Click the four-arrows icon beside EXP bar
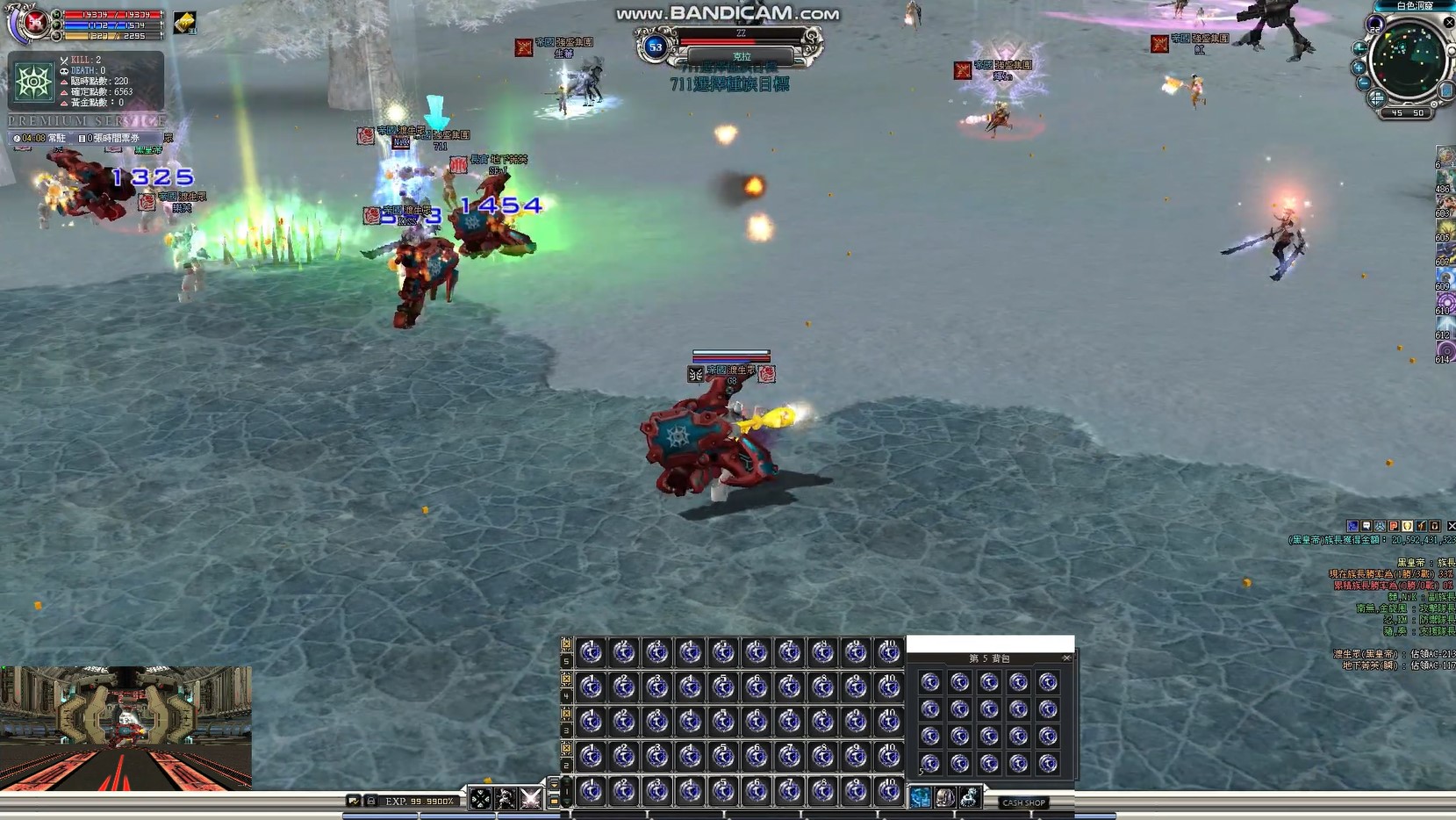1456x820 pixels. [480, 798]
